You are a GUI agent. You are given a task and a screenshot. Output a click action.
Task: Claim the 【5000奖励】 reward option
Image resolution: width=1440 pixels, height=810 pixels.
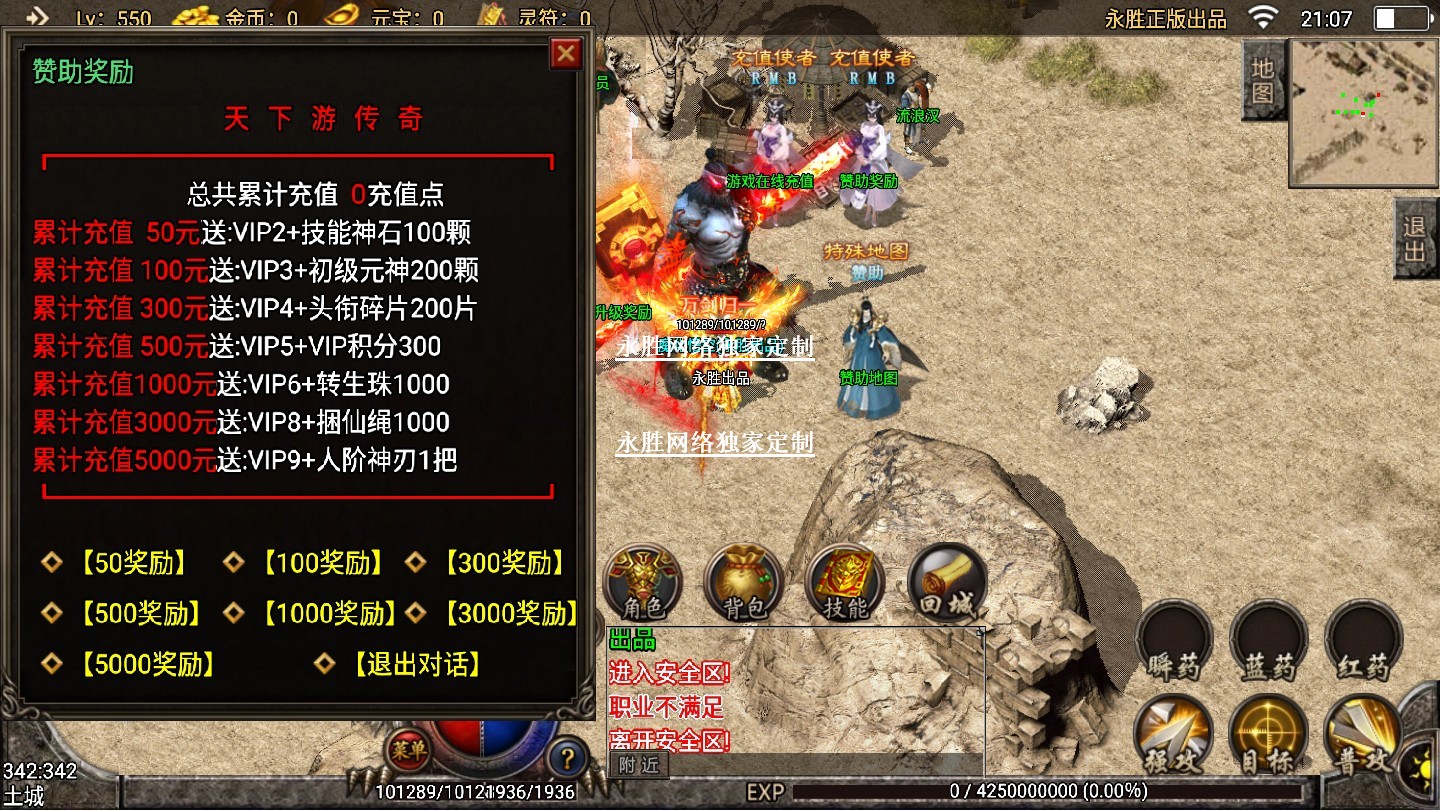click(148, 664)
